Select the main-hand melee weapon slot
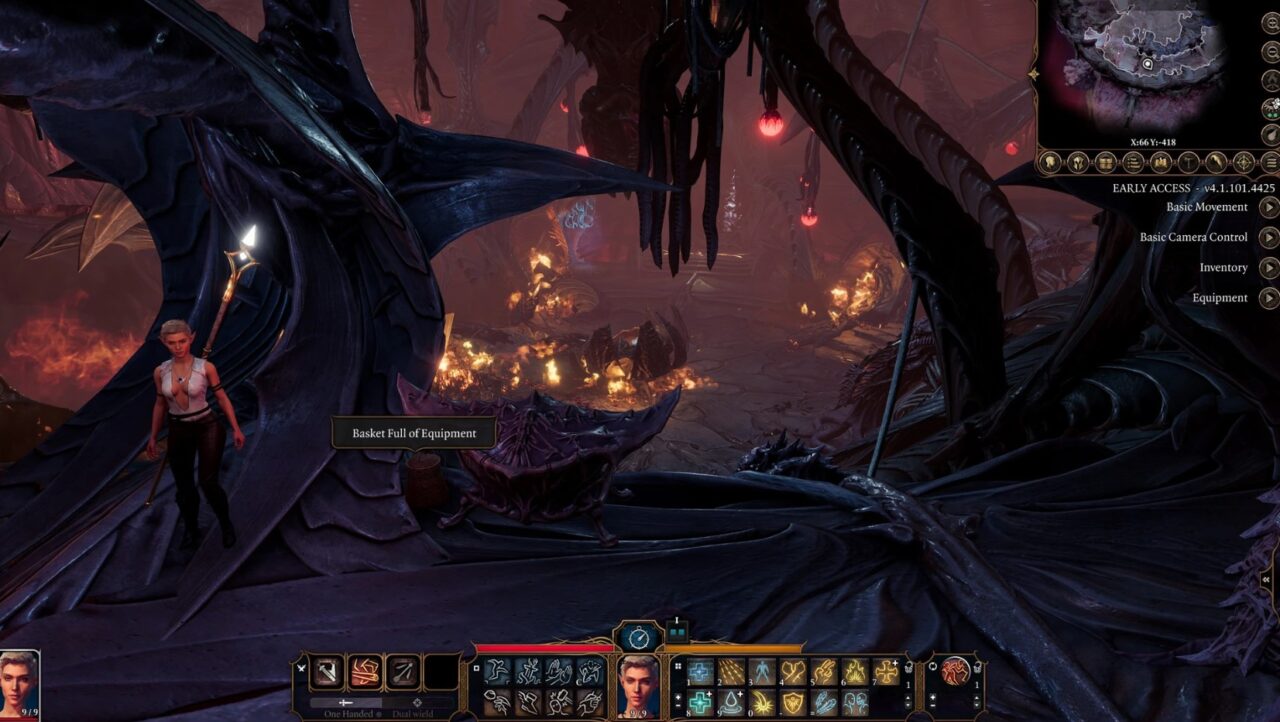Image resolution: width=1280 pixels, height=722 pixels. pyautogui.click(x=327, y=672)
